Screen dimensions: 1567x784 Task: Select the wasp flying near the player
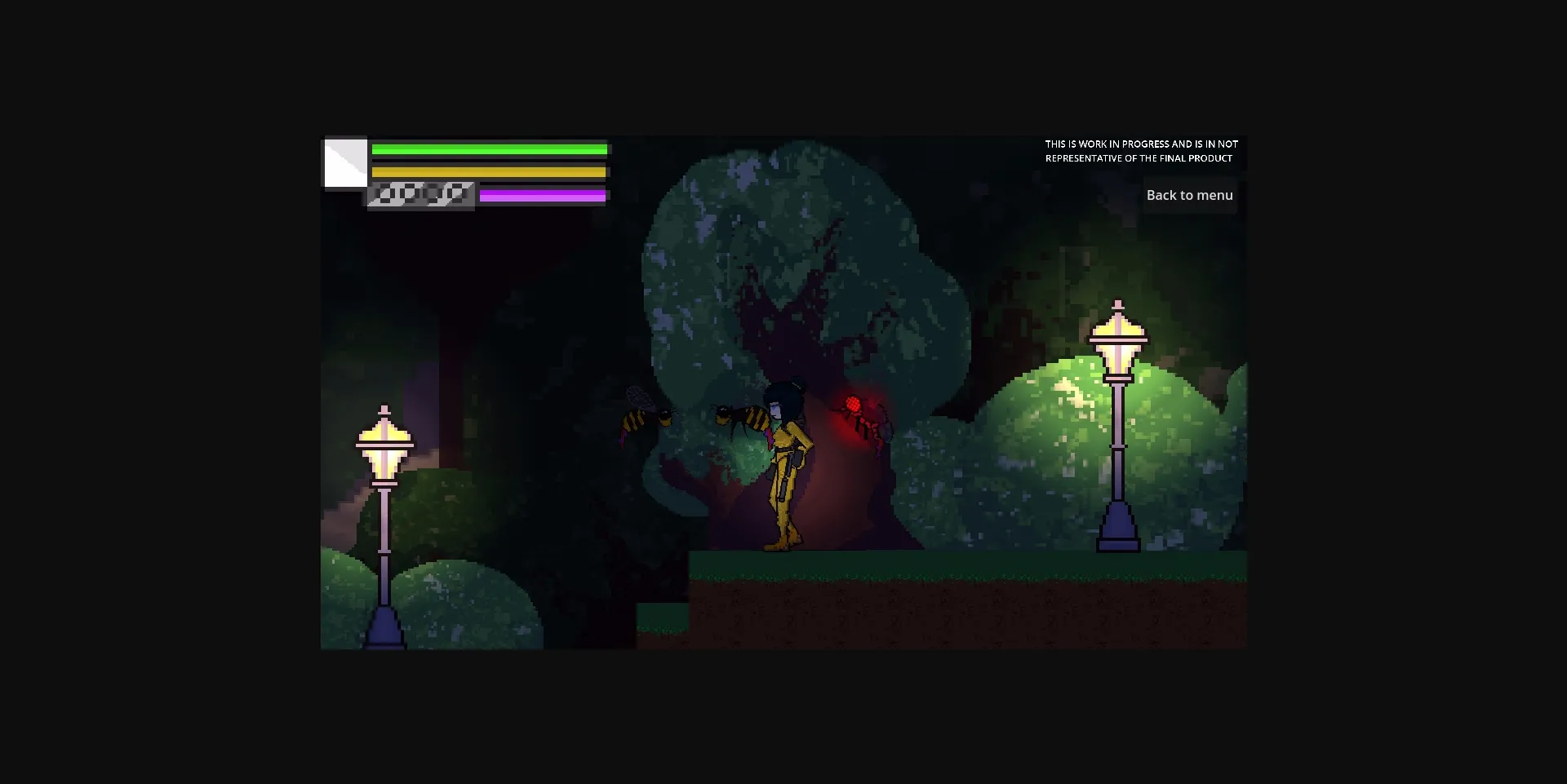tap(739, 416)
